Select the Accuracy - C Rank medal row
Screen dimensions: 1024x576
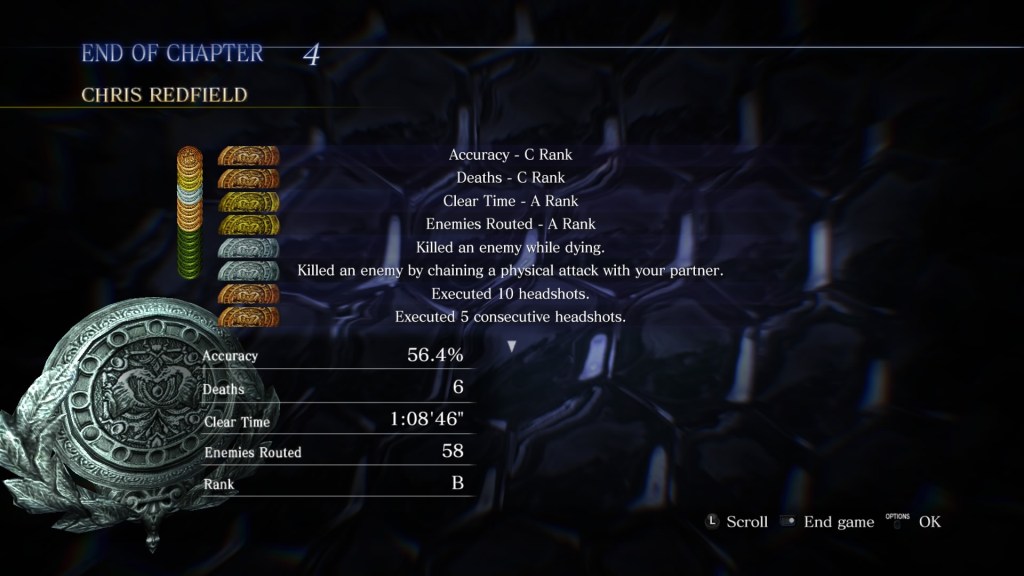coord(510,155)
